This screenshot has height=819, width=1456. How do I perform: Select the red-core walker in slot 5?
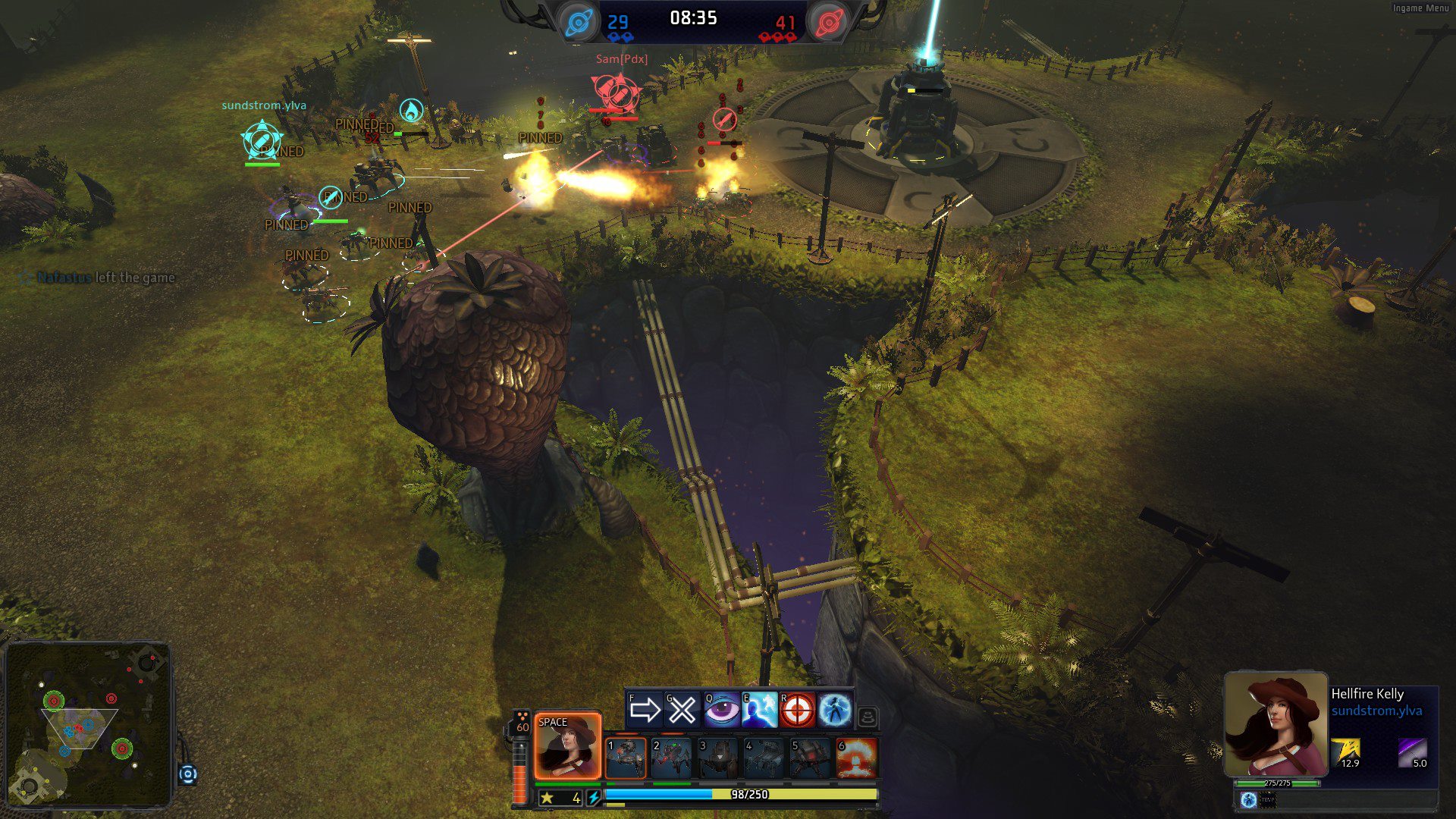pyautogui.click(x=810, y=758)
